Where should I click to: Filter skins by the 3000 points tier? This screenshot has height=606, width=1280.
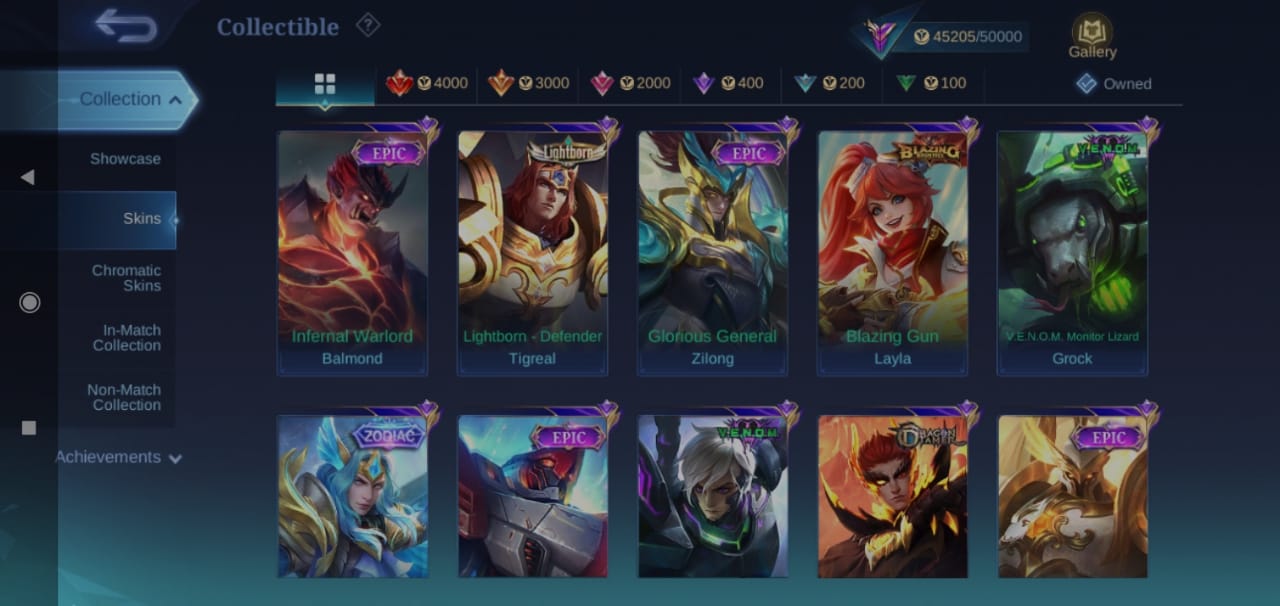pyautogui.click(x=529, y=84)
